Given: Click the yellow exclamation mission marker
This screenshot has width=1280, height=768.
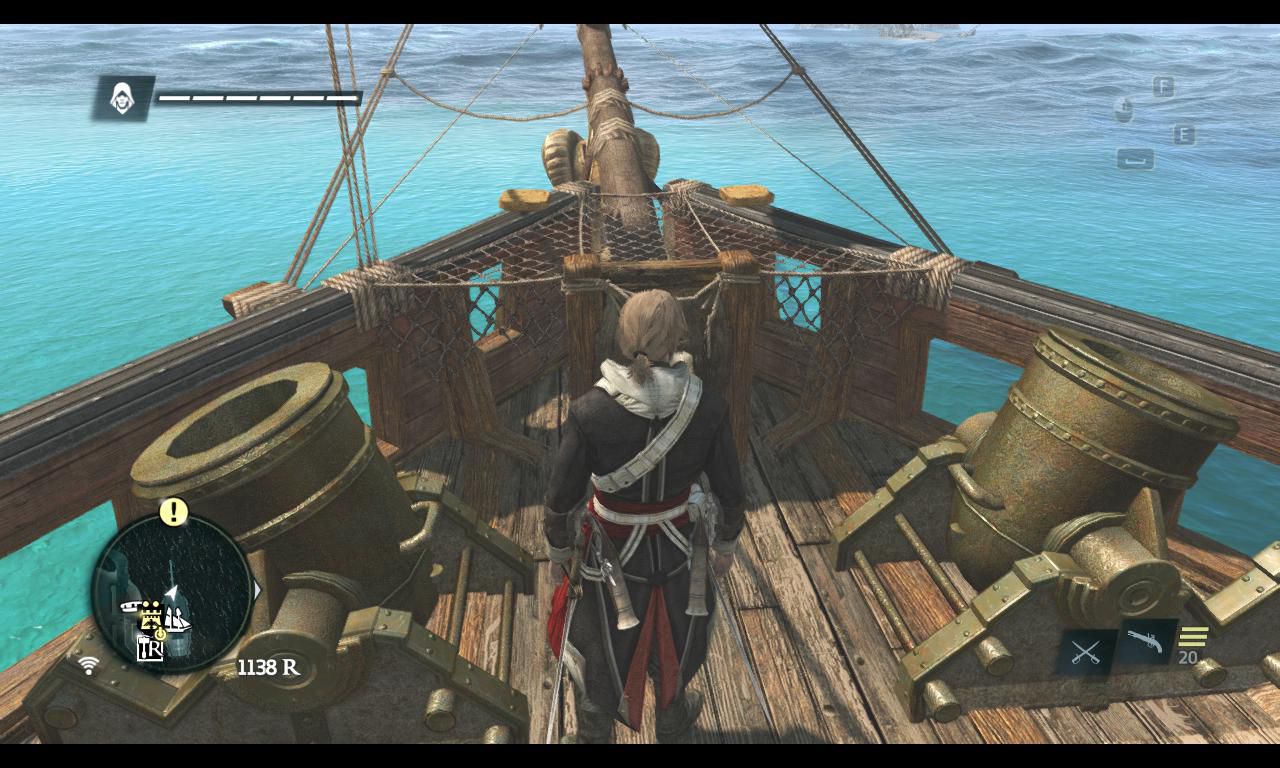Looking at the screenshot, I should (174, 512).
